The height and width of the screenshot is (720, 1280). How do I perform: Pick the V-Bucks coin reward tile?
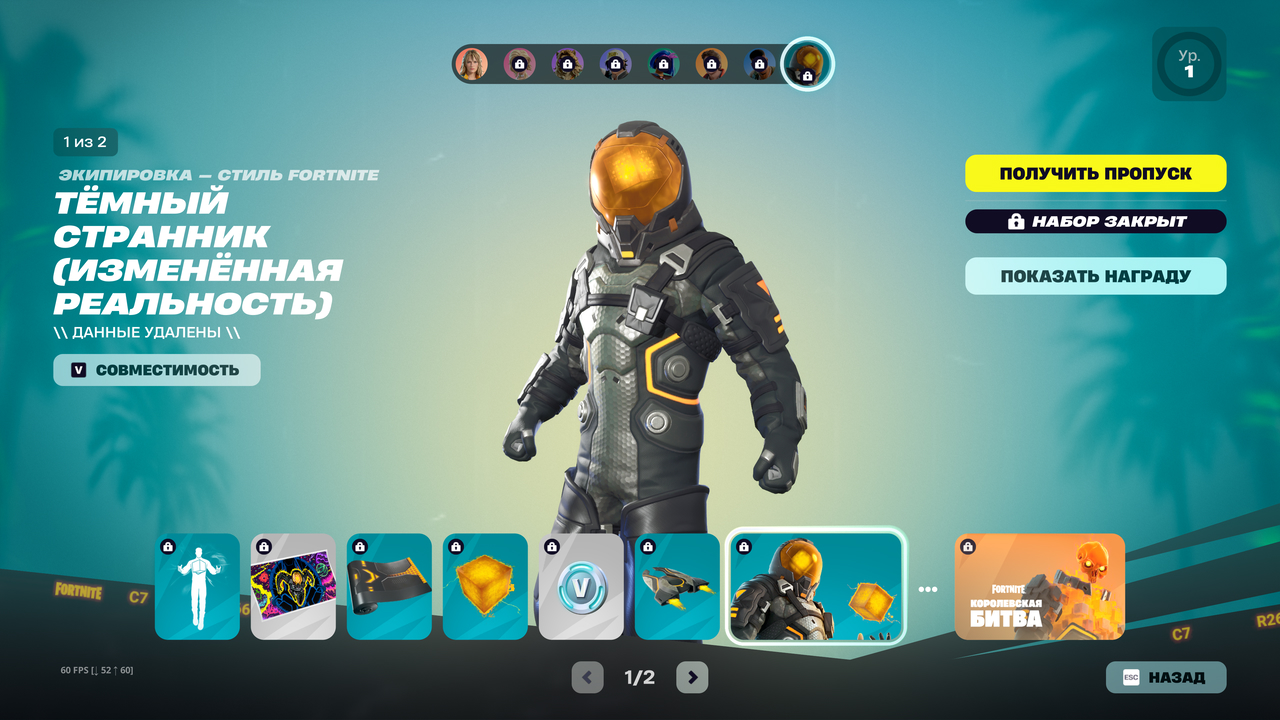[581, 586]
